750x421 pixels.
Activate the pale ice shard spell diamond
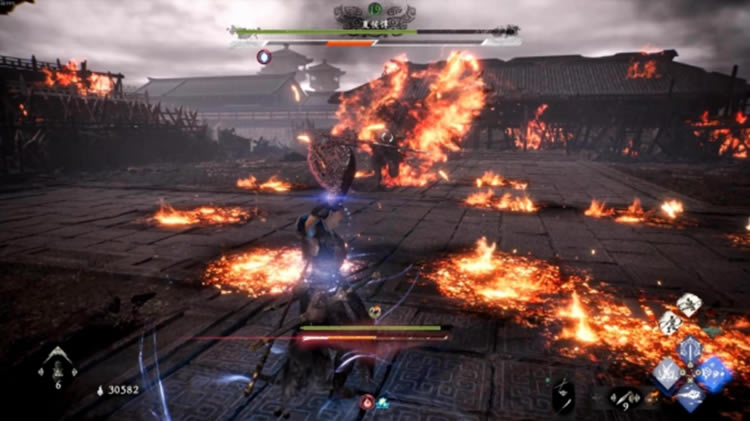[x=666, y=373]
